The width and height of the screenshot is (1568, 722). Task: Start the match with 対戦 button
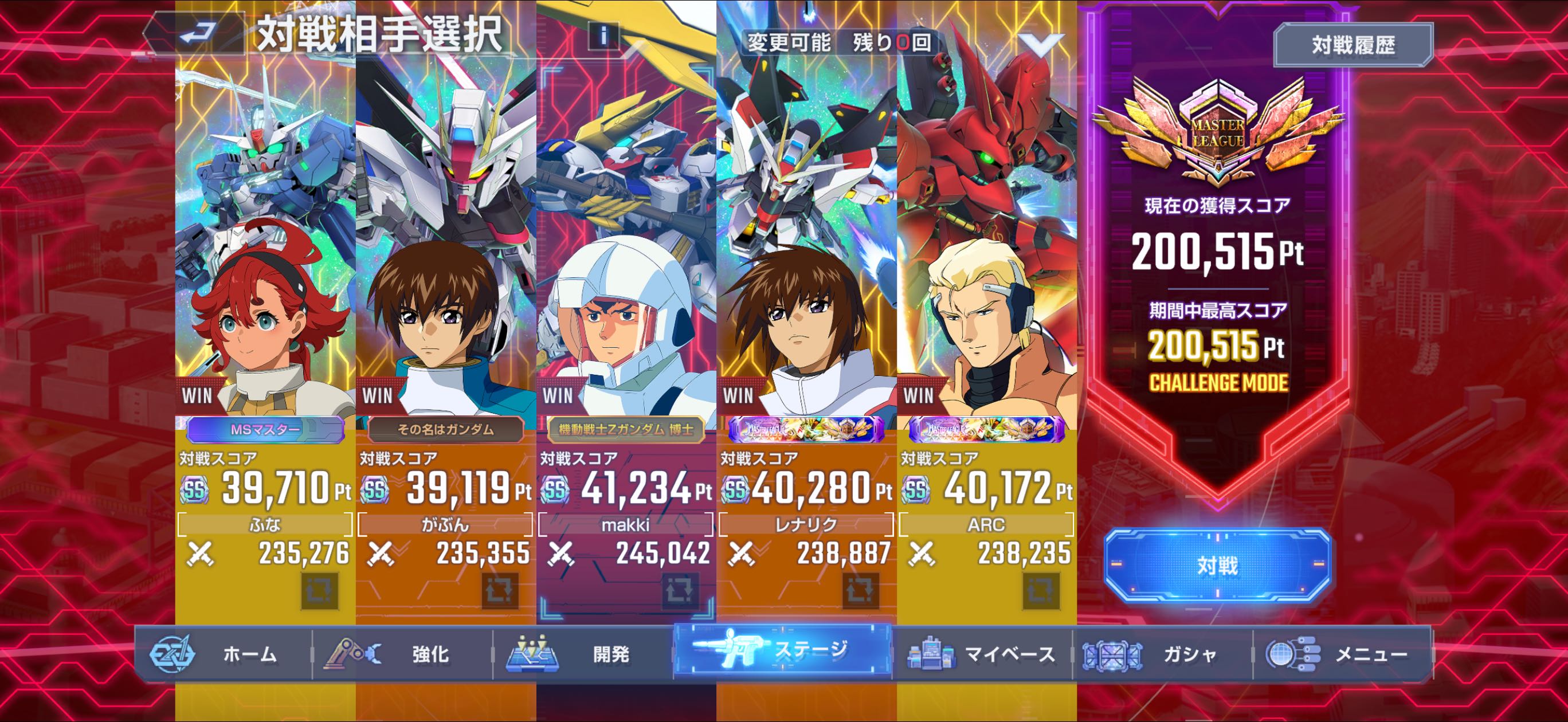coord(1217,565)
